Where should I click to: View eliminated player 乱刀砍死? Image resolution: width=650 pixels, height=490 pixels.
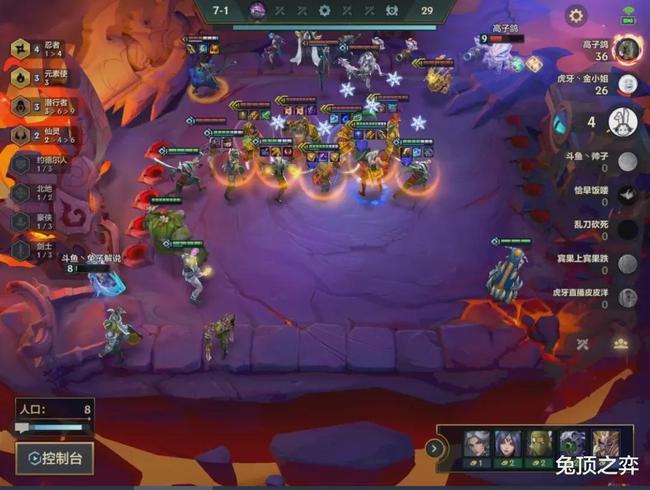627,230
